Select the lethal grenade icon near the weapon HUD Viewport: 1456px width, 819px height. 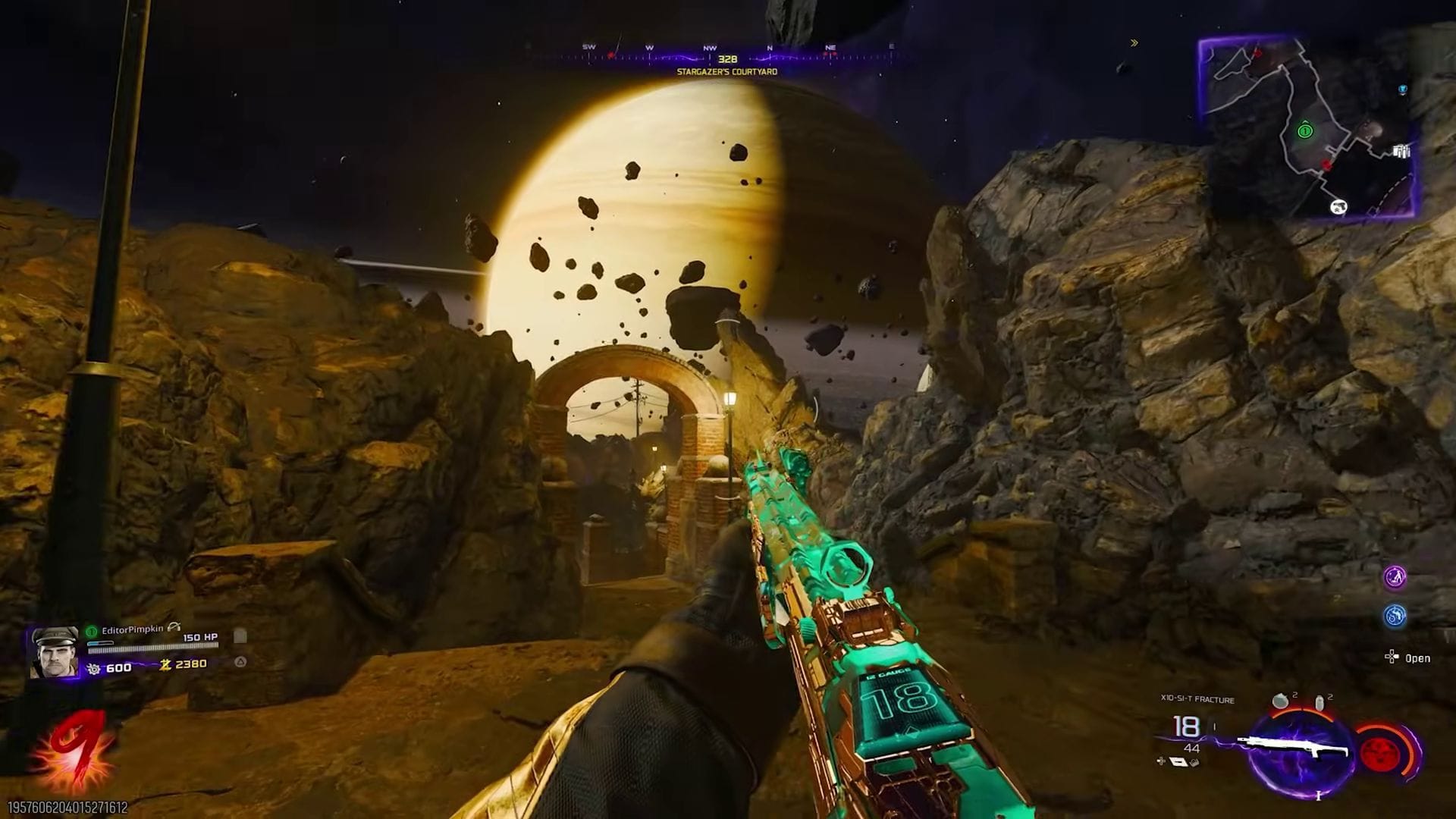(x=1280, y=700)
